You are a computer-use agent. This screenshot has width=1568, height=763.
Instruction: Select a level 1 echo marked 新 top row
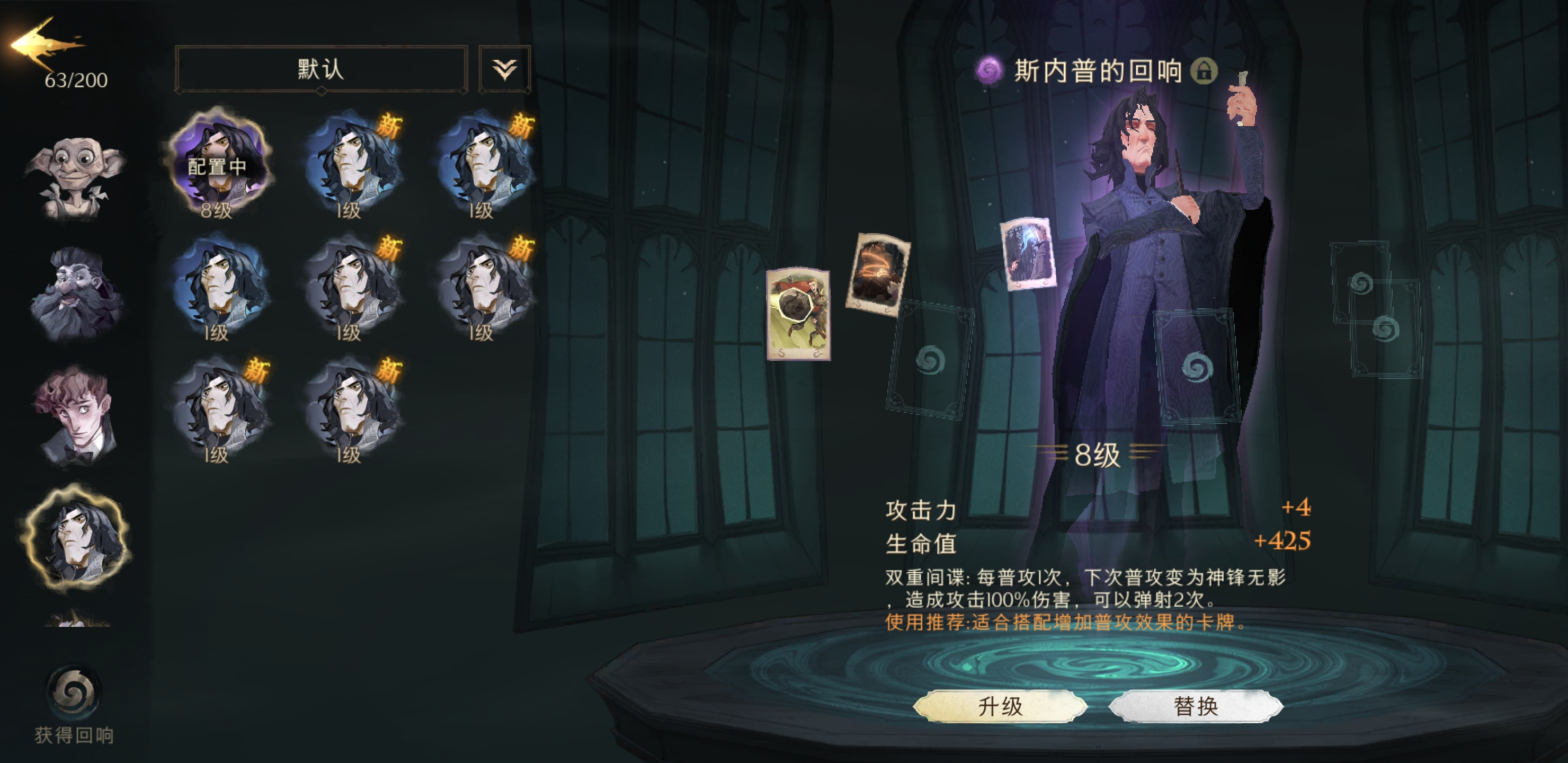[353, 164]
